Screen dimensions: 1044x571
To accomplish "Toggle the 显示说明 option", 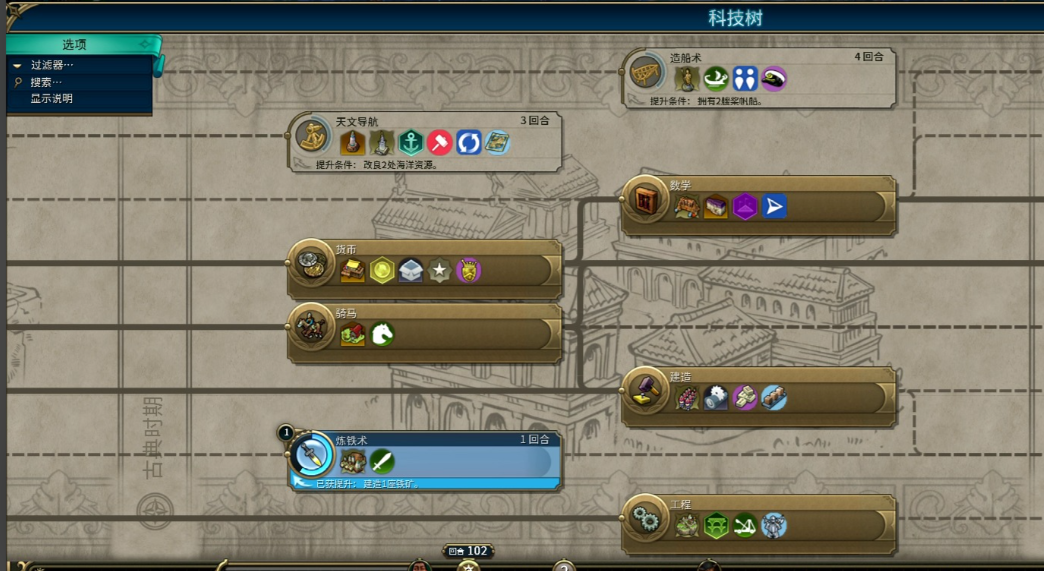I will 51,98.
